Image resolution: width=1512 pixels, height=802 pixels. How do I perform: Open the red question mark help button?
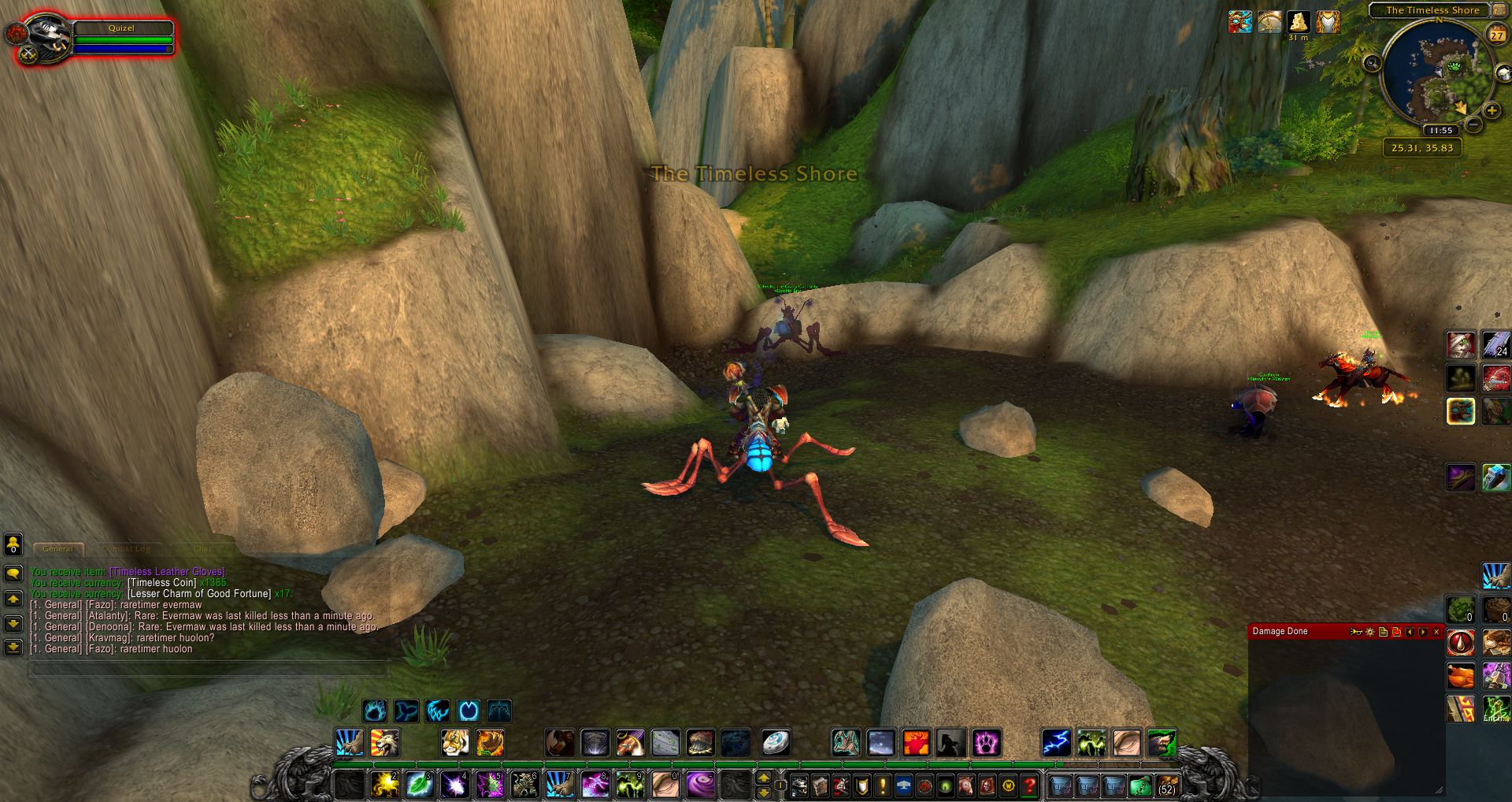(1029, 785)
